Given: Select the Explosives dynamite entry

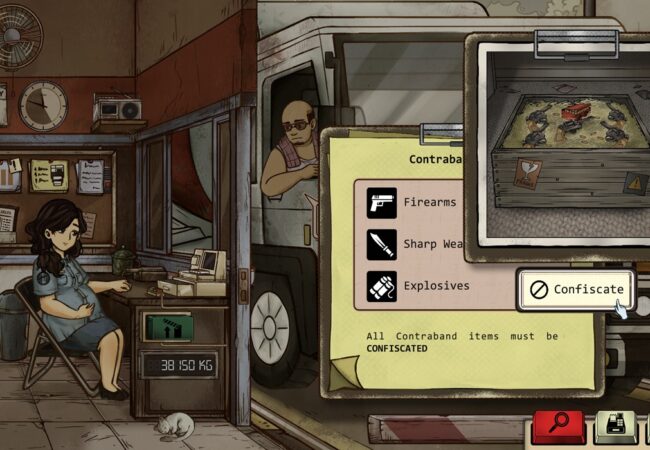Looking at the screenshot, I should [417, 285].
